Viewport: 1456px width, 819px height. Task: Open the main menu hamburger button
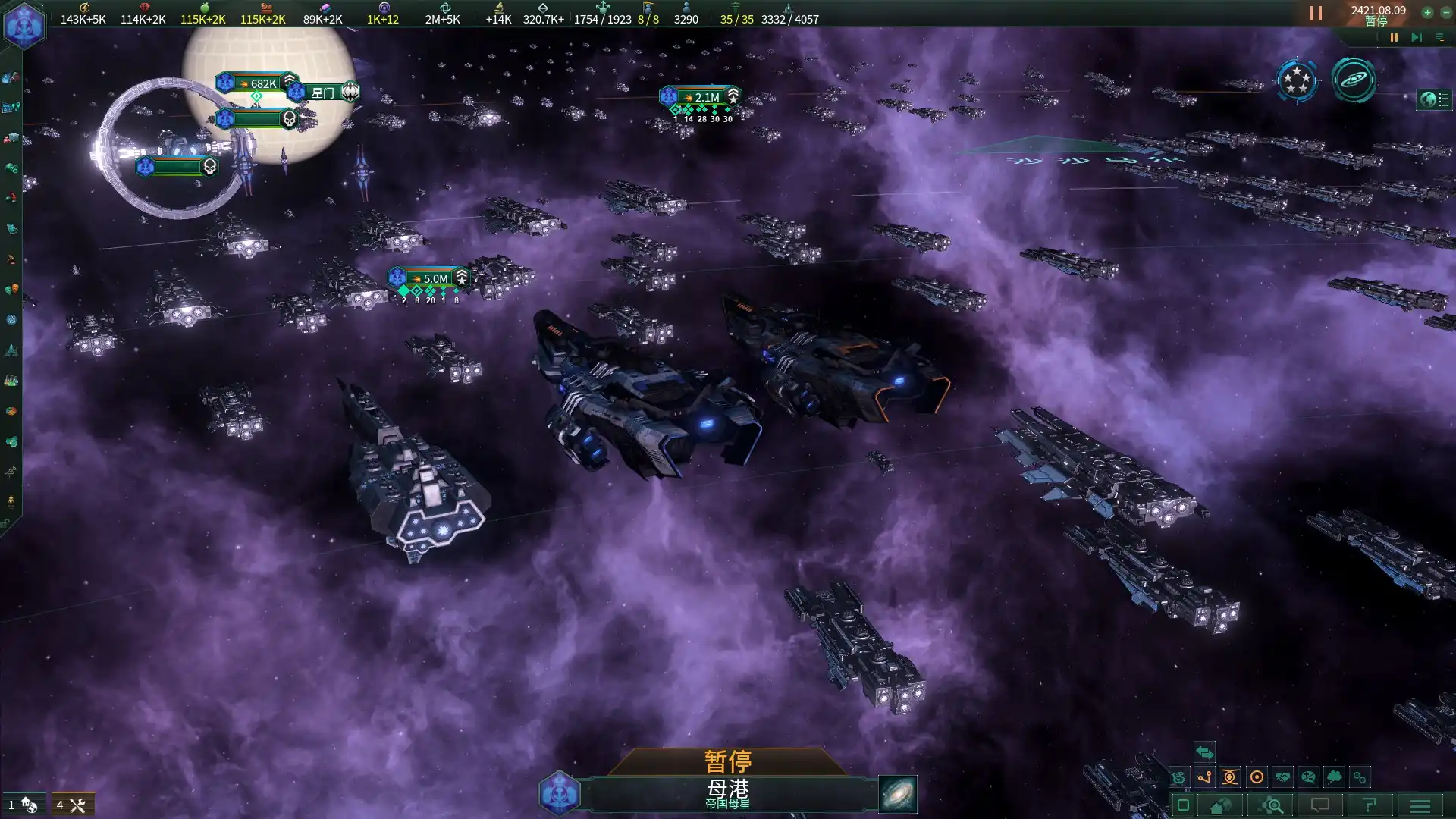1420,805
